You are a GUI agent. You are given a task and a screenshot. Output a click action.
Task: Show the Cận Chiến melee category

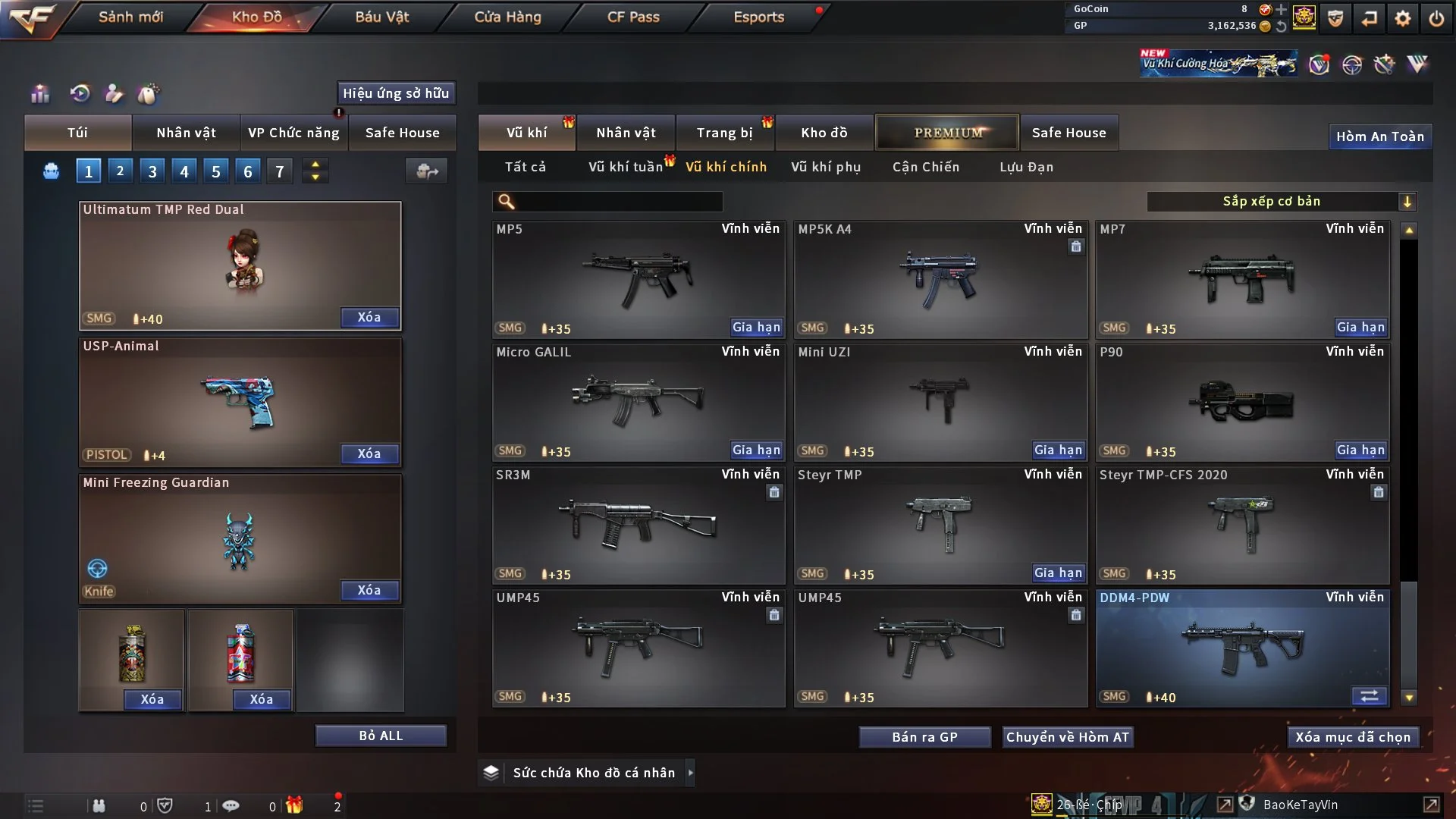click(926, 167)
